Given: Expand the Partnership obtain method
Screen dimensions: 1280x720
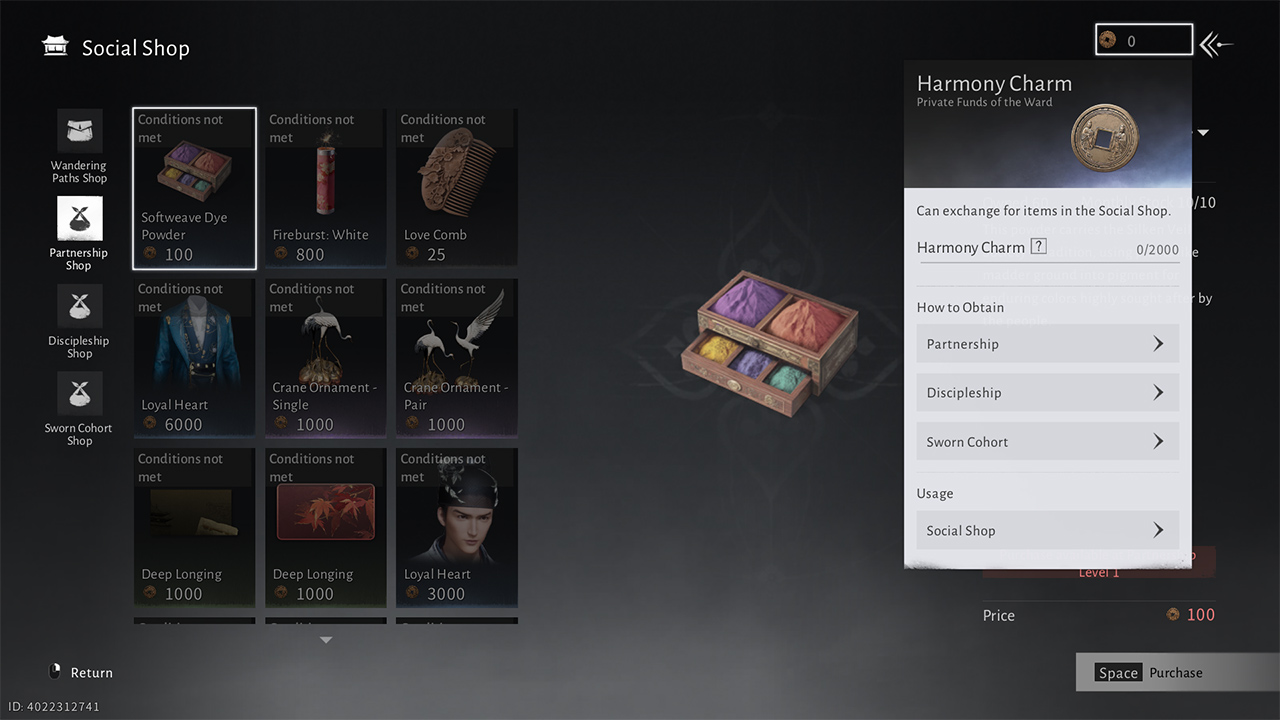Looking at the screenshot, I should click(x=1047, y=343).
